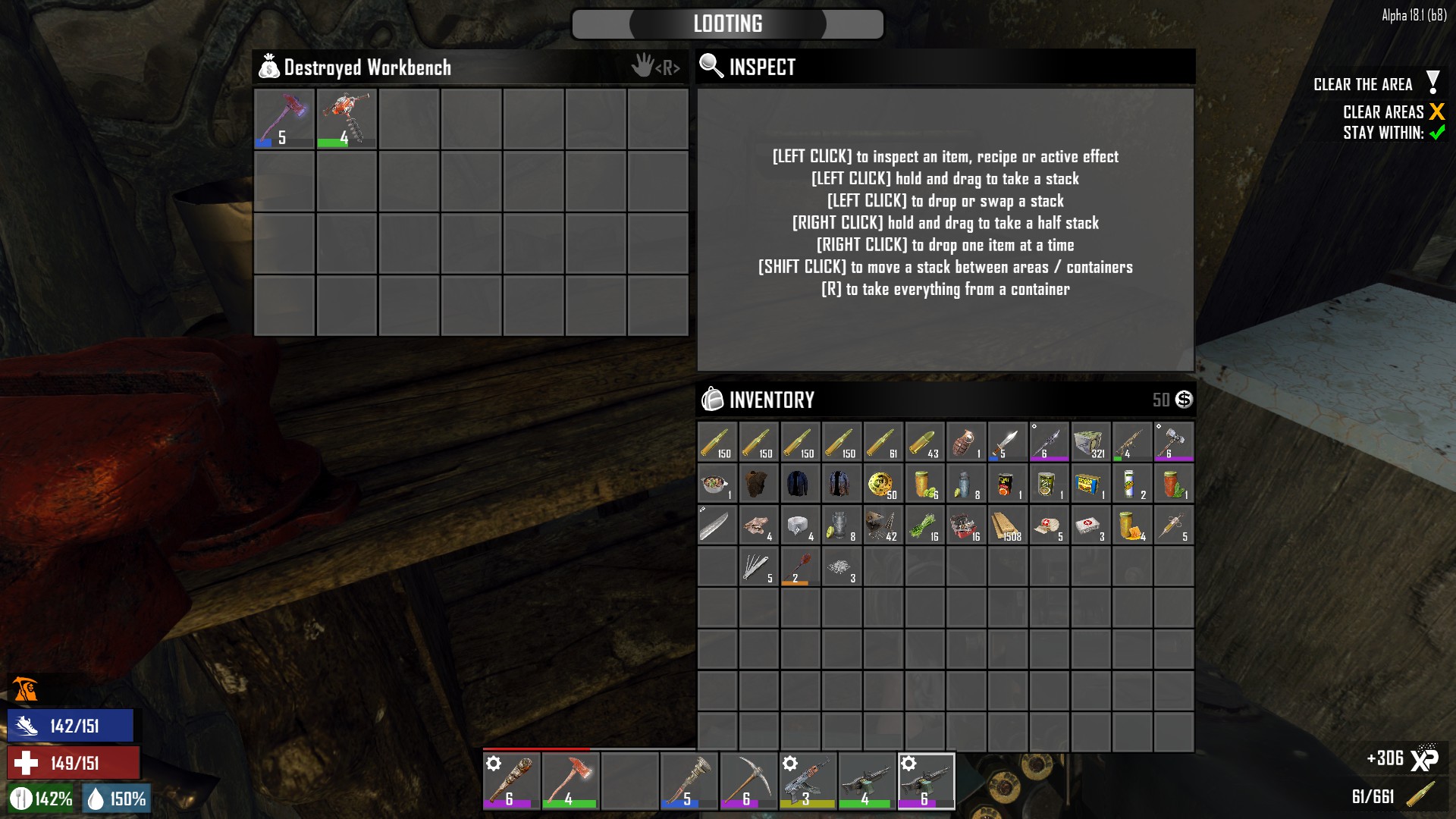Choose the wood planks stack of 1508

(1007, 526)
